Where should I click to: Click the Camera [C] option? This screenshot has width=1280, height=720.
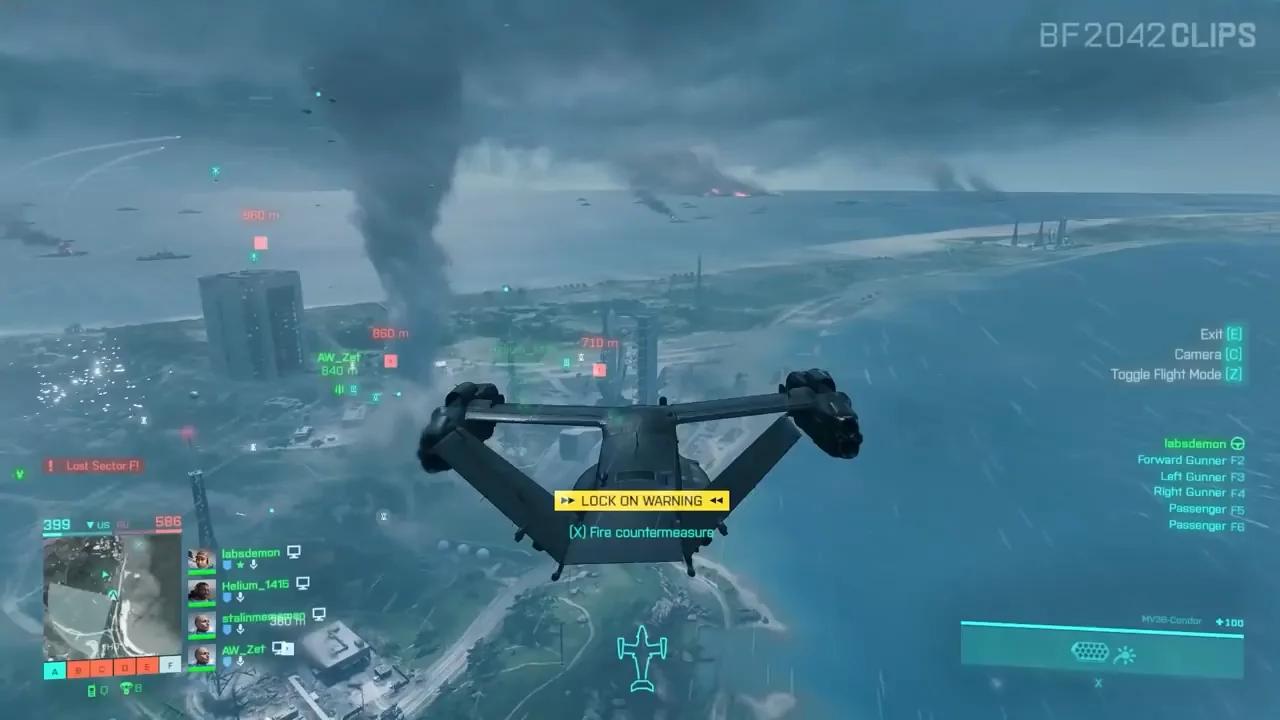[x=1207, y=354]
